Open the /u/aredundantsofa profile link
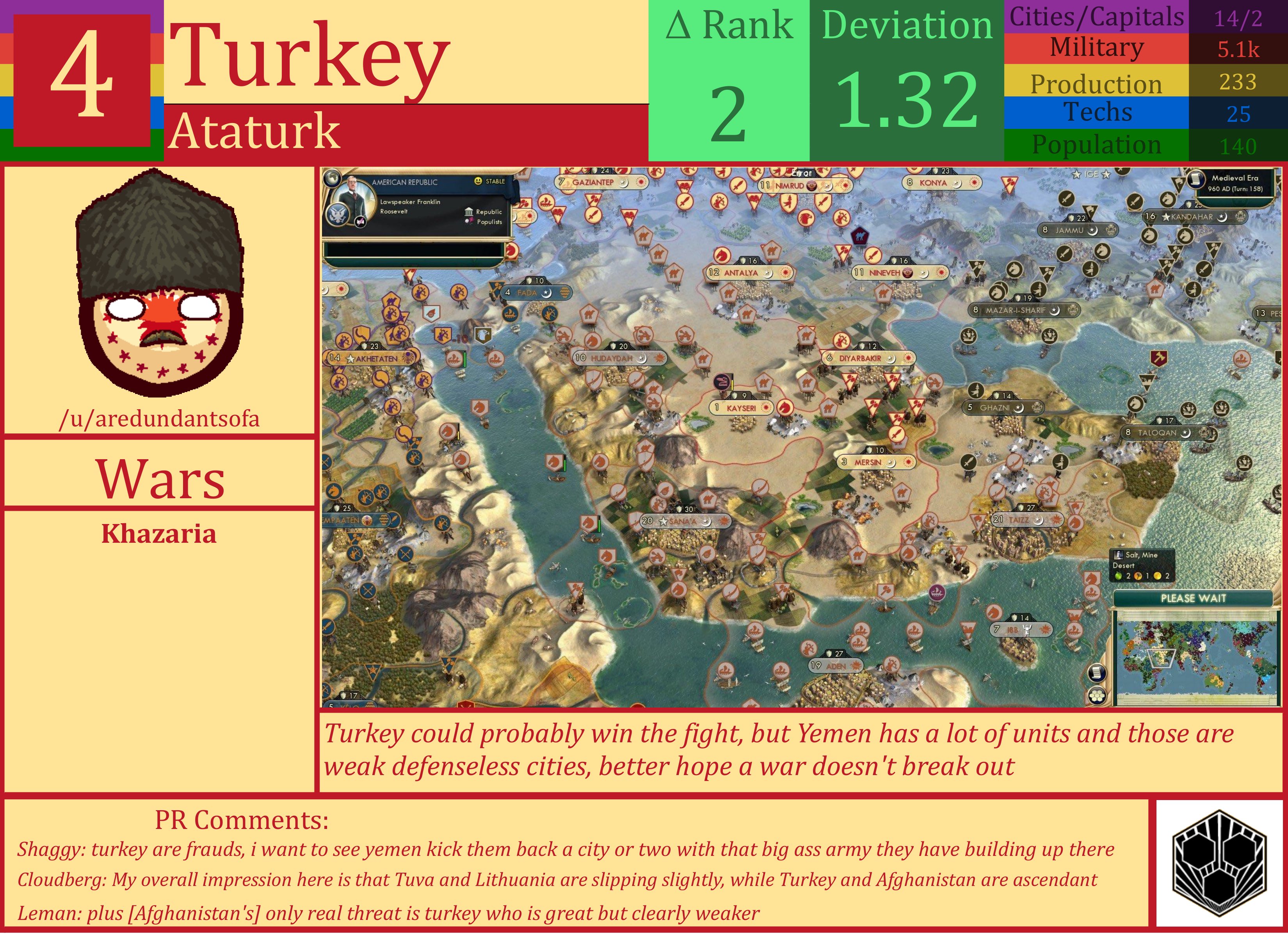 (160, 419)
